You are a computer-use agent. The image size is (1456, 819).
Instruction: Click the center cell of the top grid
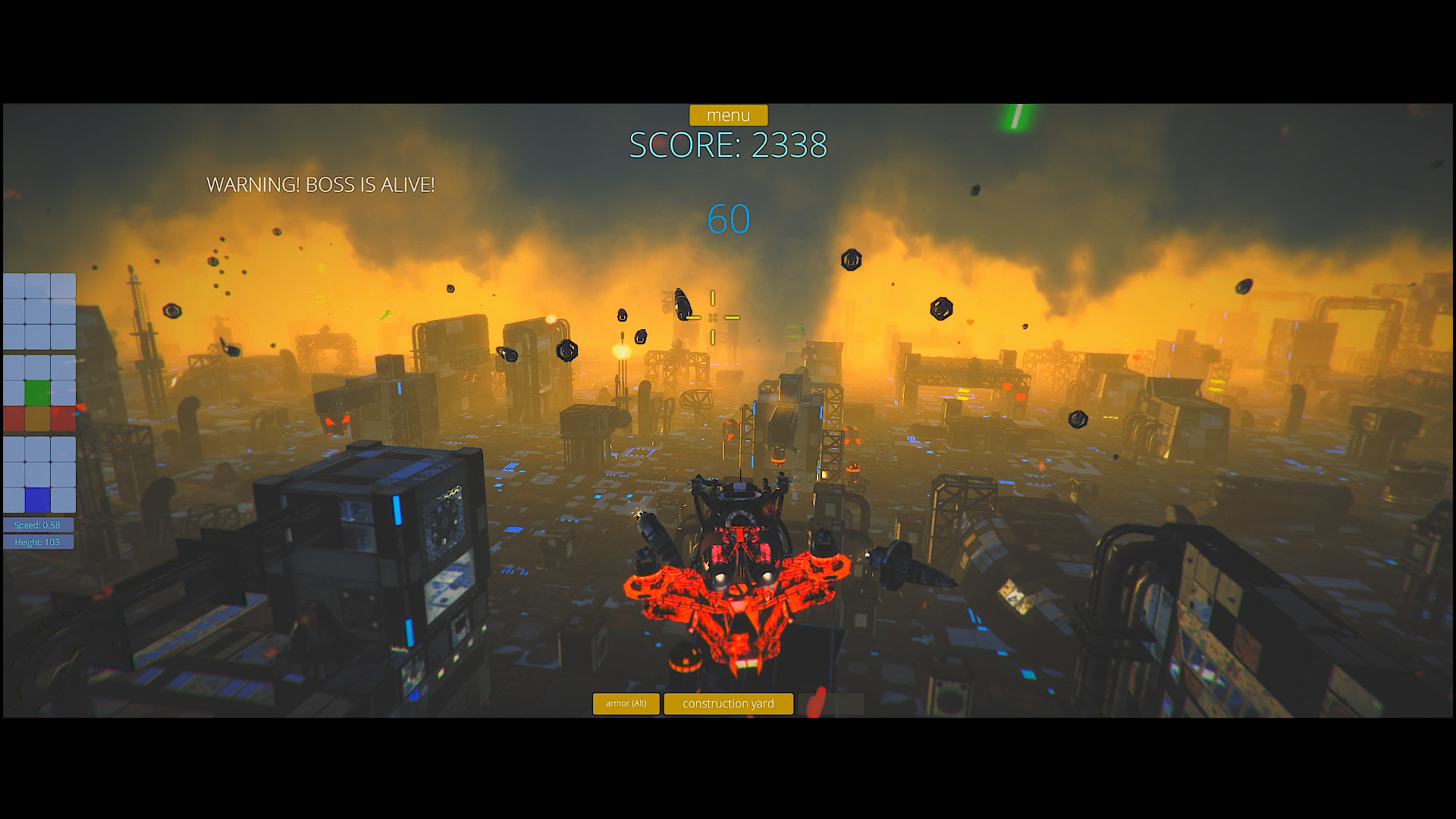point(37,309)
